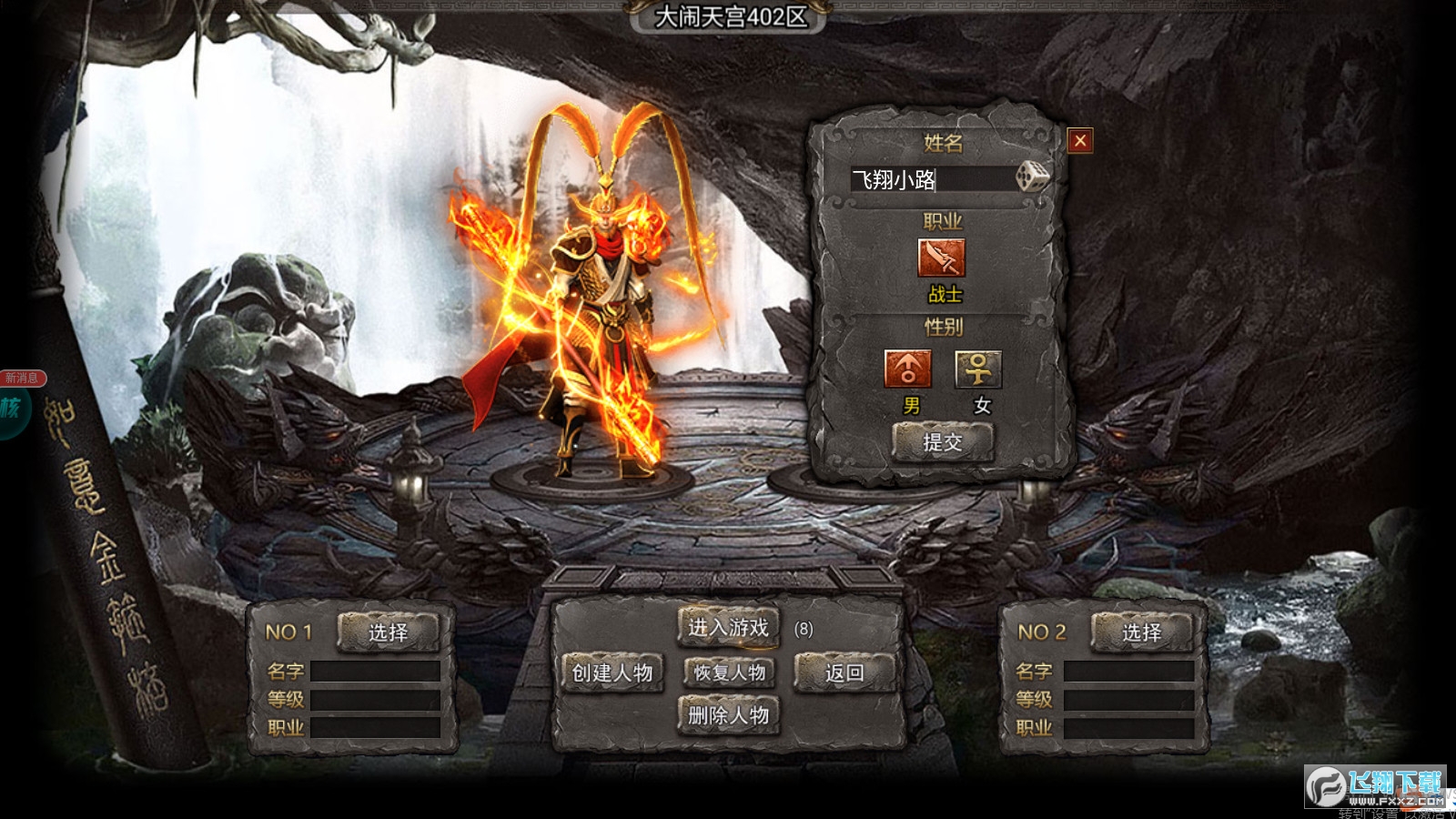Viewport: 1456px width, 819px height.
Task: Click the 进入游戏 enter game button
Action: [728, 628]
